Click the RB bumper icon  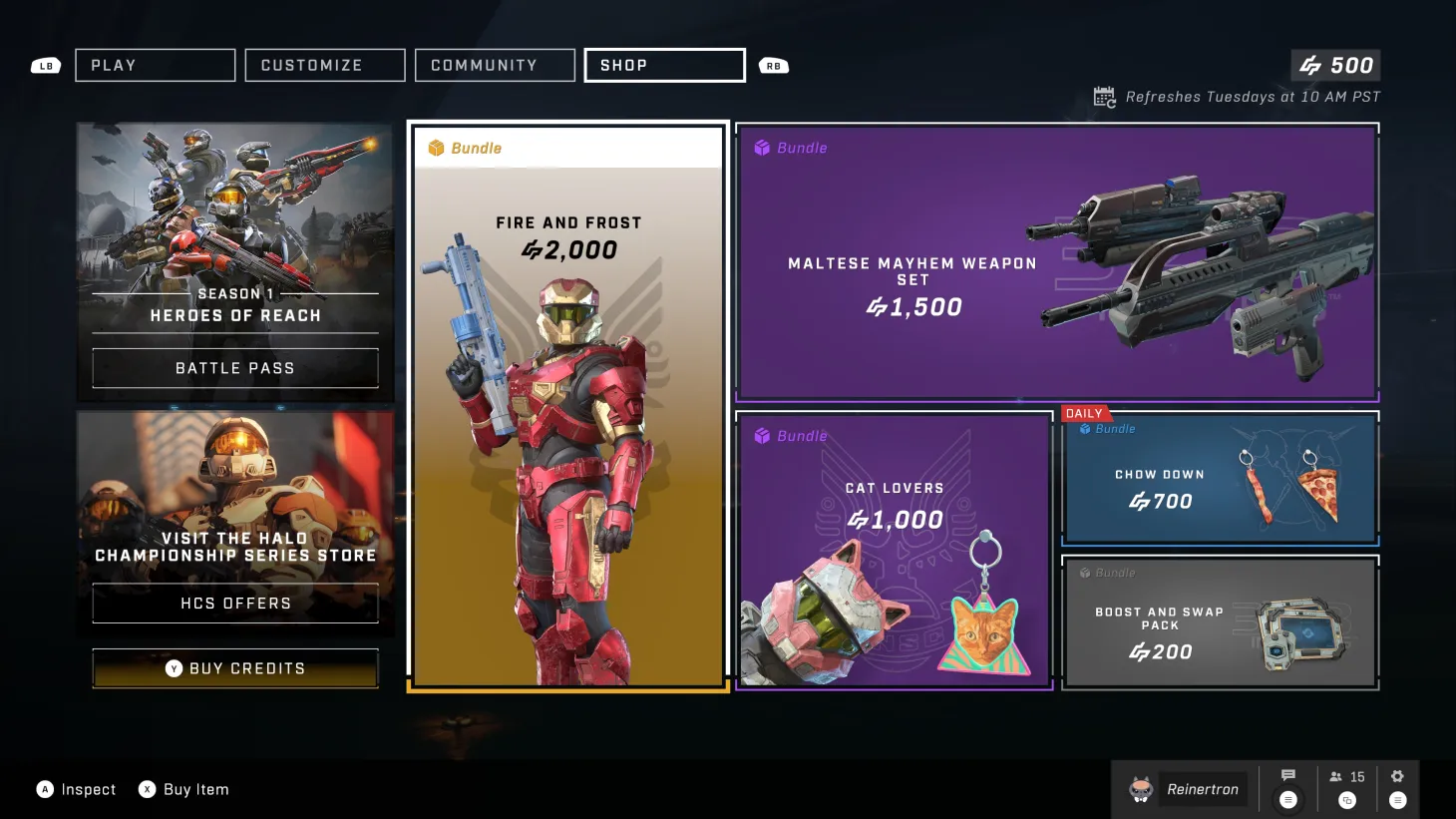tap(772, 65)
